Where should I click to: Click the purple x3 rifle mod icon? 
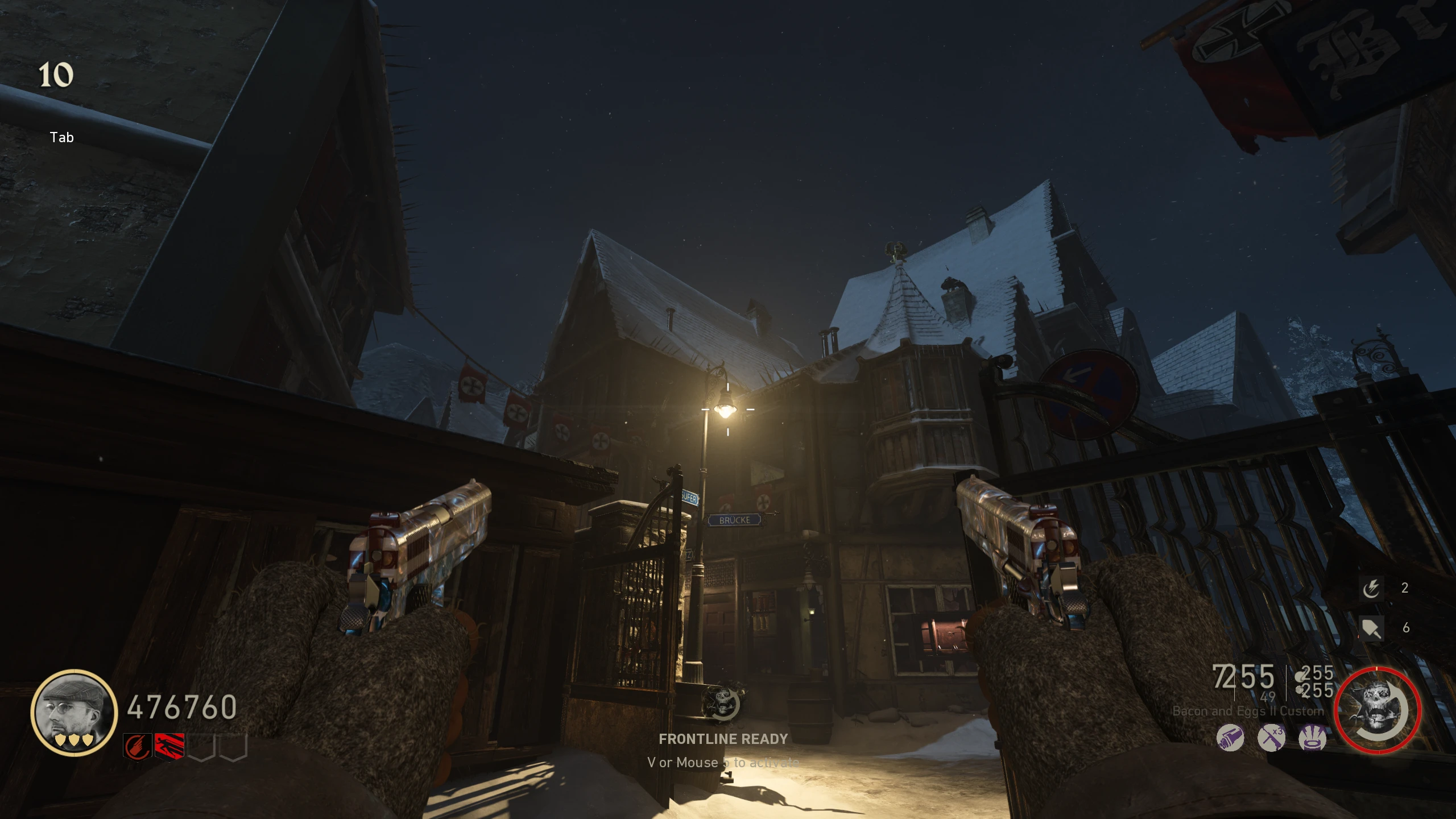(1272, 739)
